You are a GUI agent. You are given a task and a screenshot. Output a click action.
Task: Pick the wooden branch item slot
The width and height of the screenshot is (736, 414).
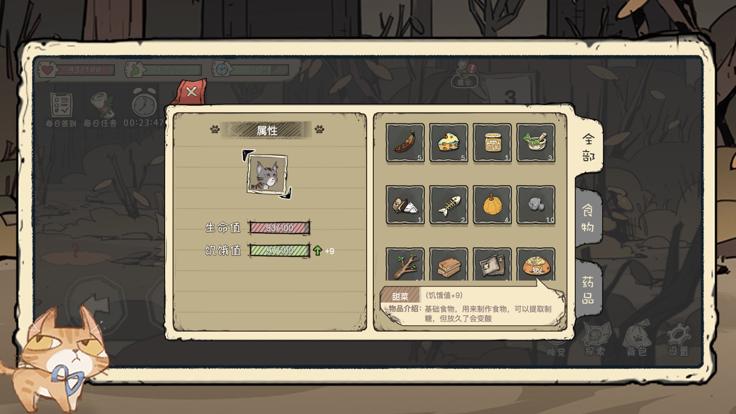tap(406, 264)
